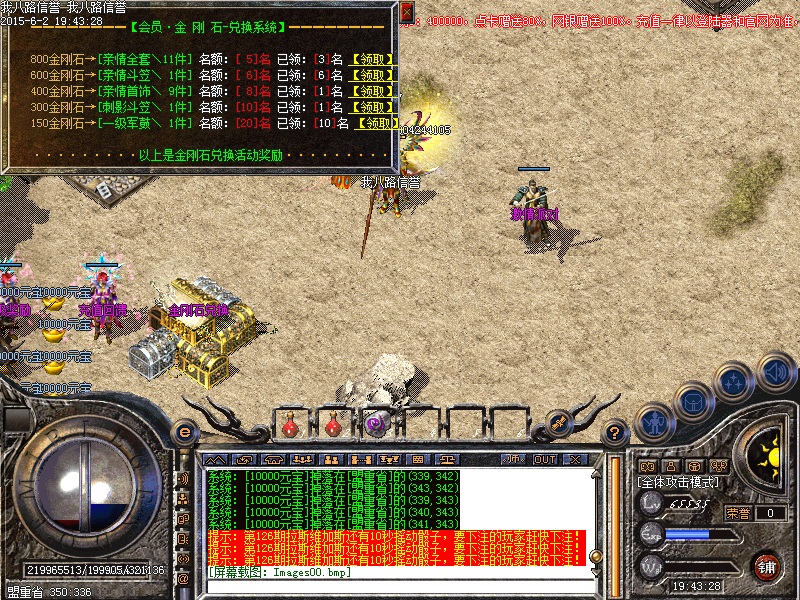Select the purple orb item in the belt
Viewport: 800px width, 600px height.
375,424
